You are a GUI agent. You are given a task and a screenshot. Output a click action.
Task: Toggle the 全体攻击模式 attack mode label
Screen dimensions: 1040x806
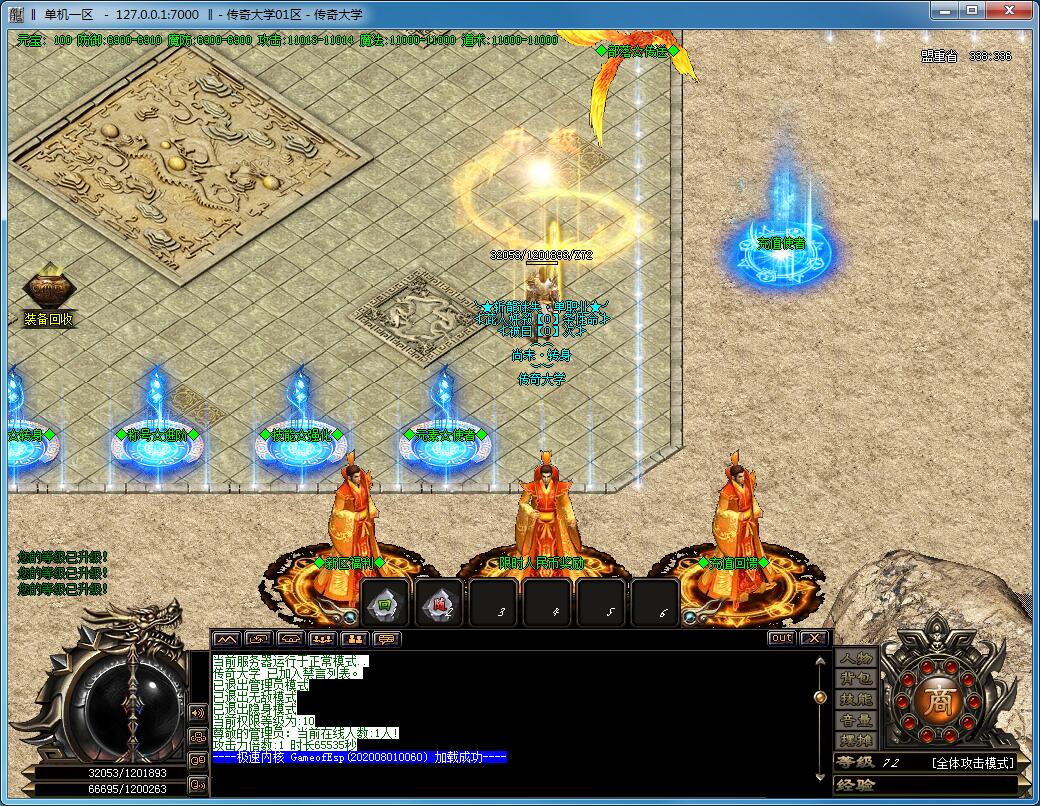click(971, 763)
